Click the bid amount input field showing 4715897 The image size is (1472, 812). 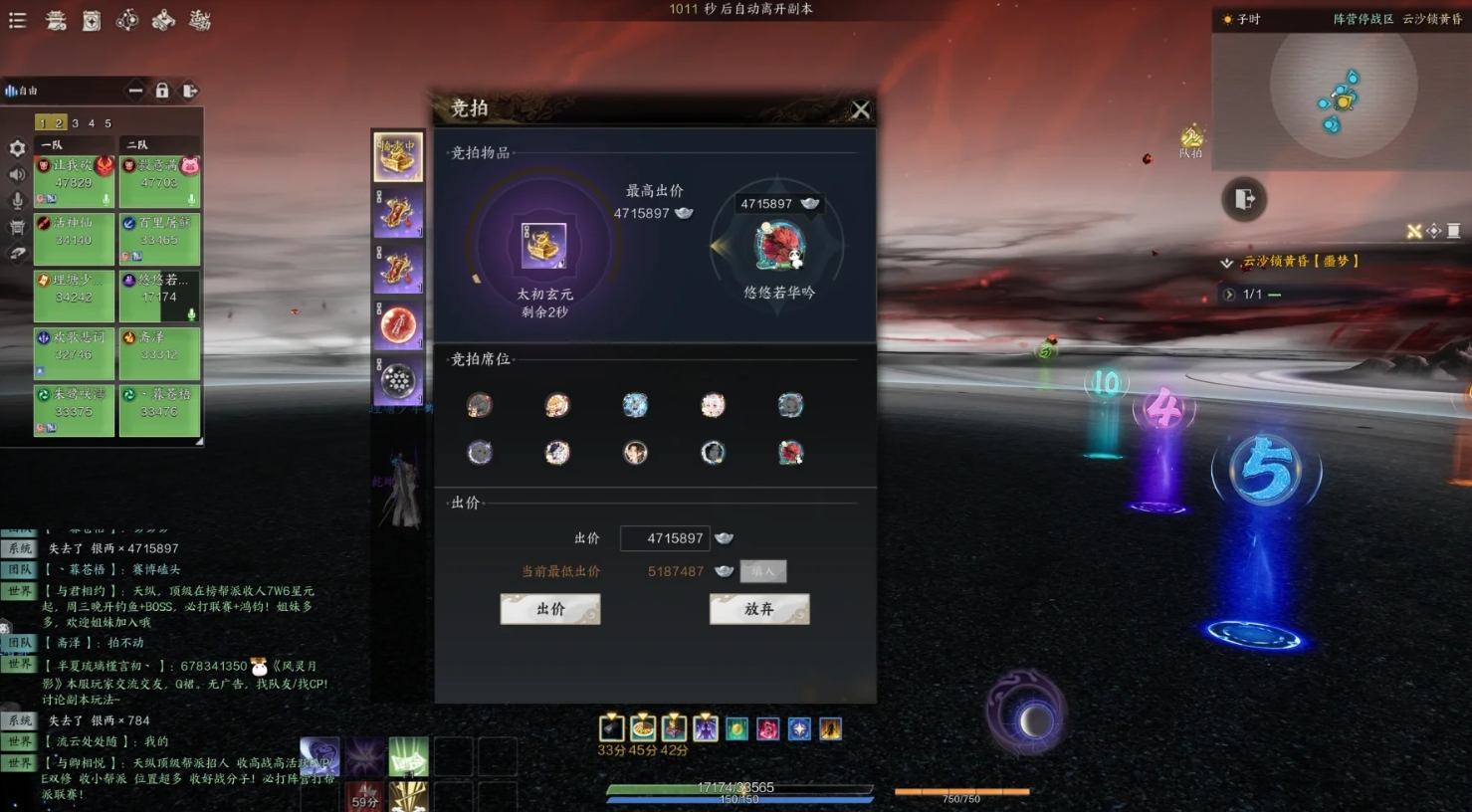point(665,538)
